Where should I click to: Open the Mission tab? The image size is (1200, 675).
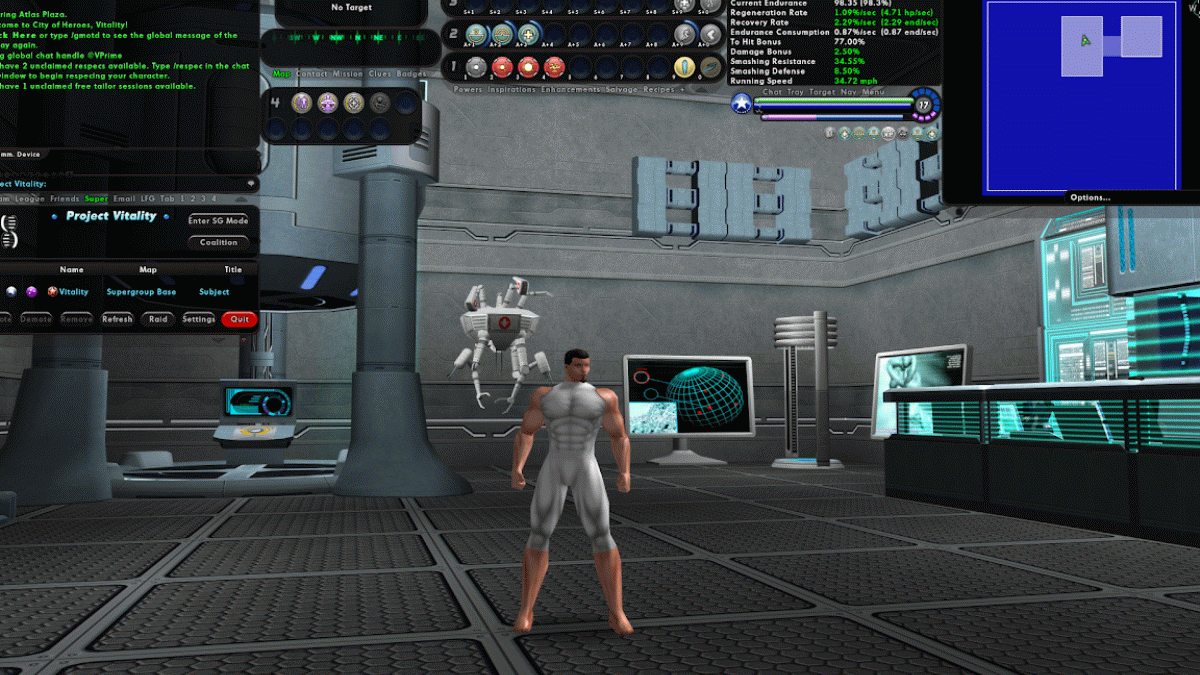click(348, 74)
